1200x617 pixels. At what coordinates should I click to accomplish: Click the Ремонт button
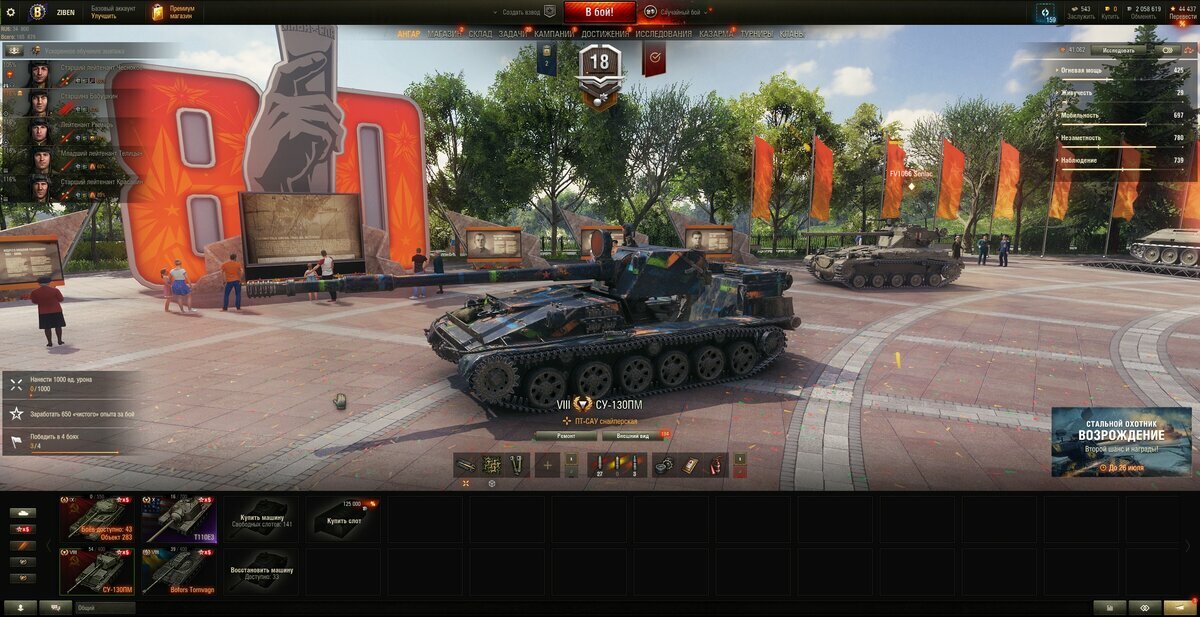coord(565,436)
